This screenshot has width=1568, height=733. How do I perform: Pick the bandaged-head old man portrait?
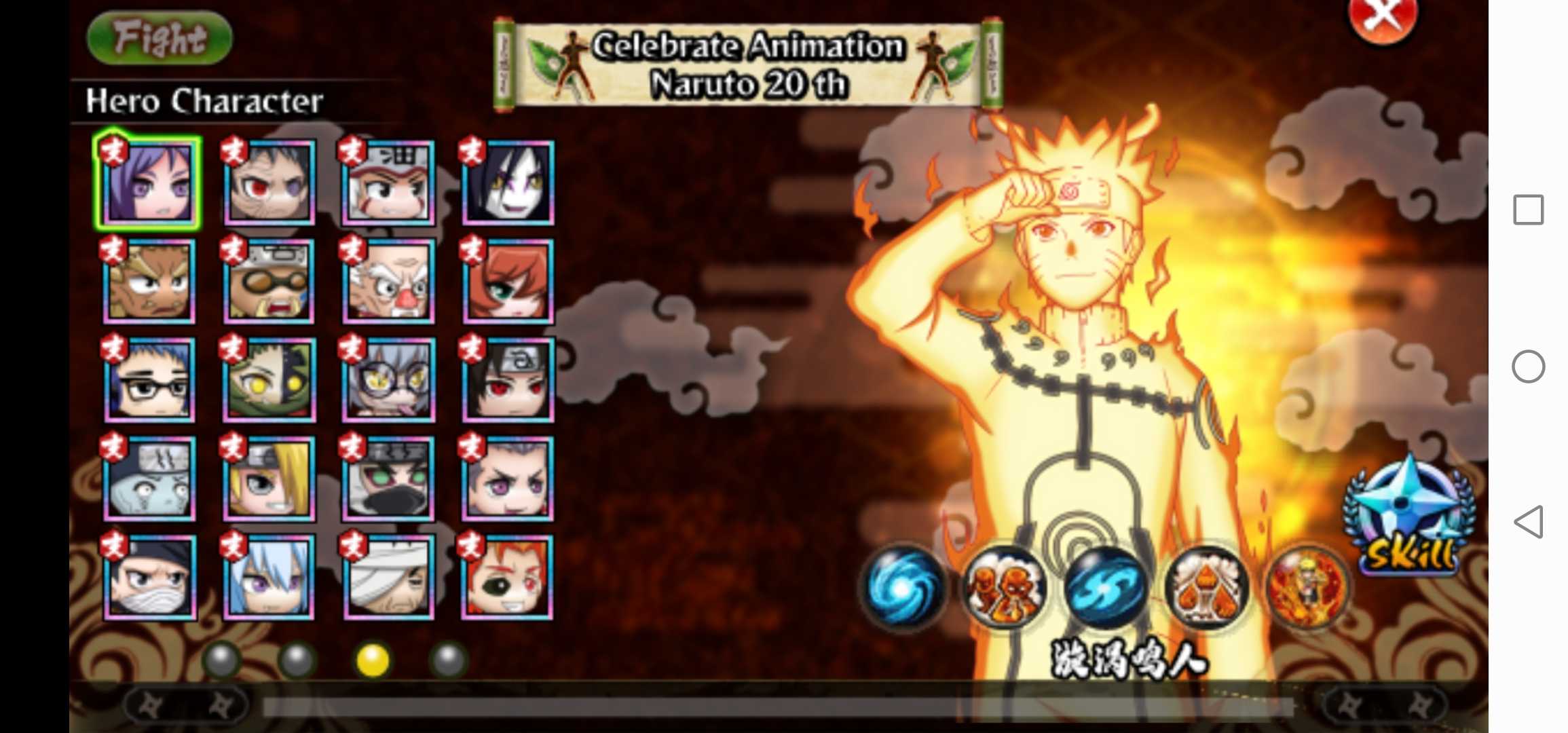click(389, 577)
